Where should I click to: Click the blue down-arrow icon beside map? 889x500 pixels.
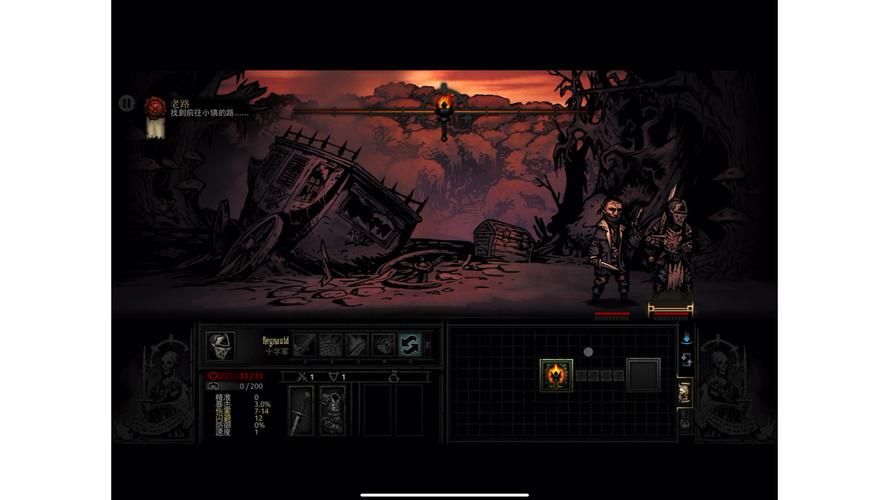[x=686, y=338]
